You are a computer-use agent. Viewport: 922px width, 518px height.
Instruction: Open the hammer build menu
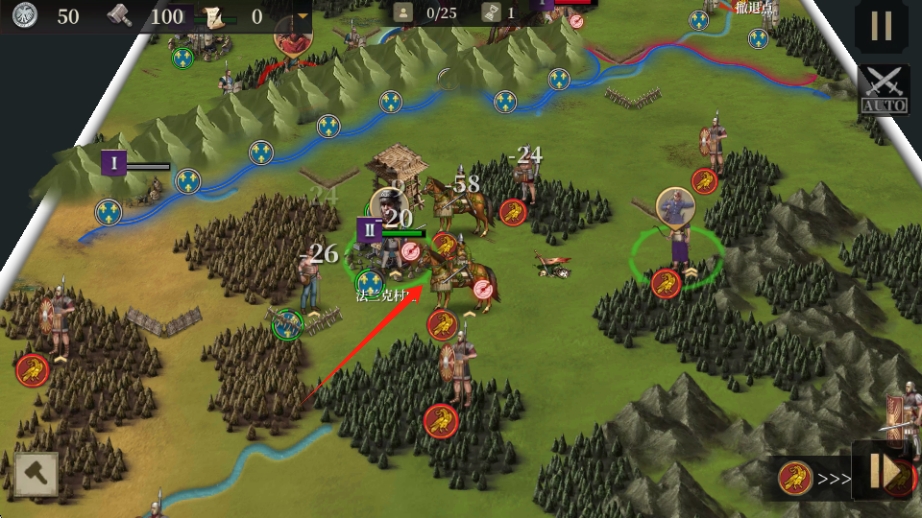pos(36,474)
